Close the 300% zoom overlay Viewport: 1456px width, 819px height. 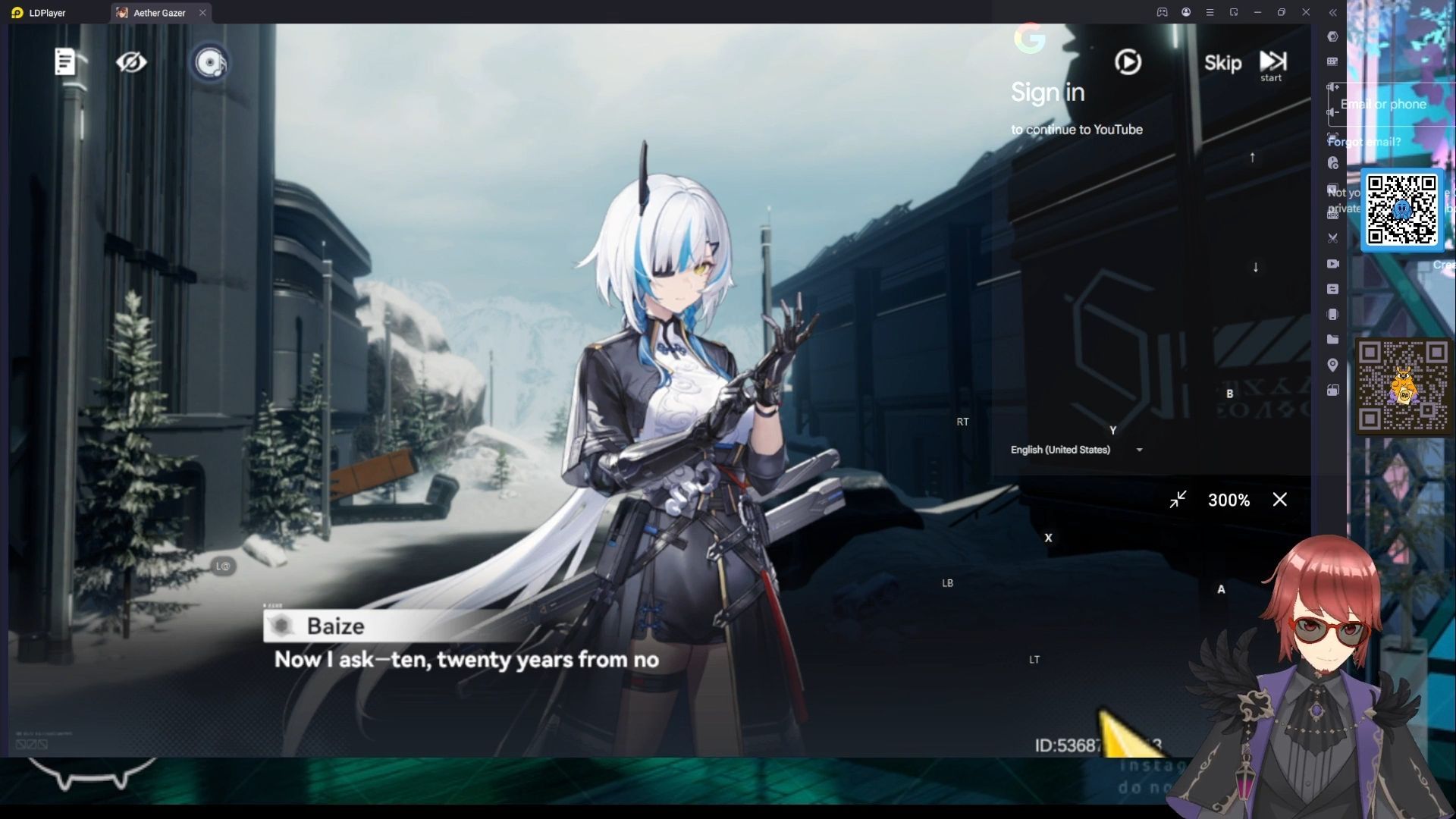tap(1280, 500)
